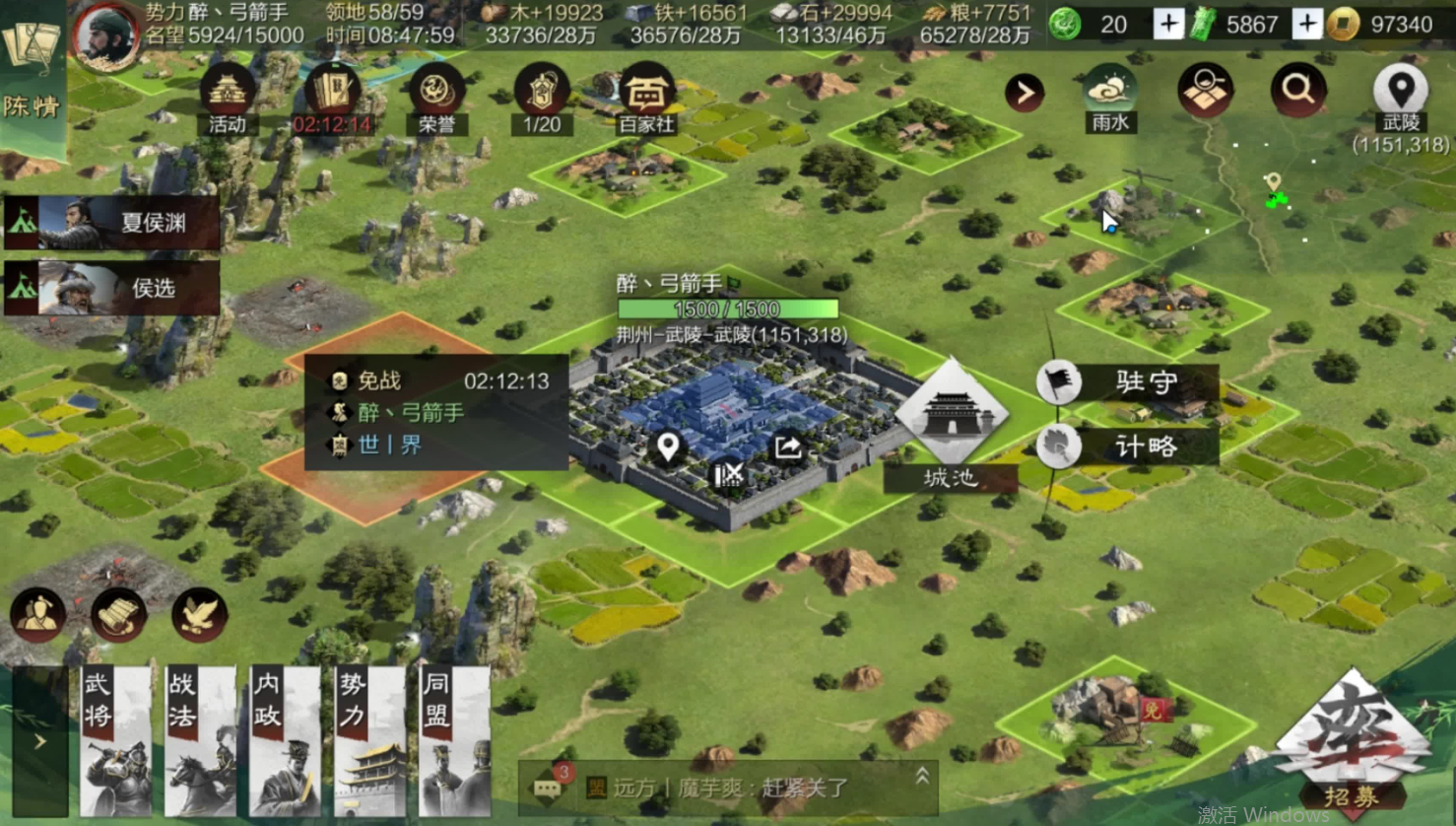Open the 武将 generals menu
1456x826 pixels.
point(116,741)
